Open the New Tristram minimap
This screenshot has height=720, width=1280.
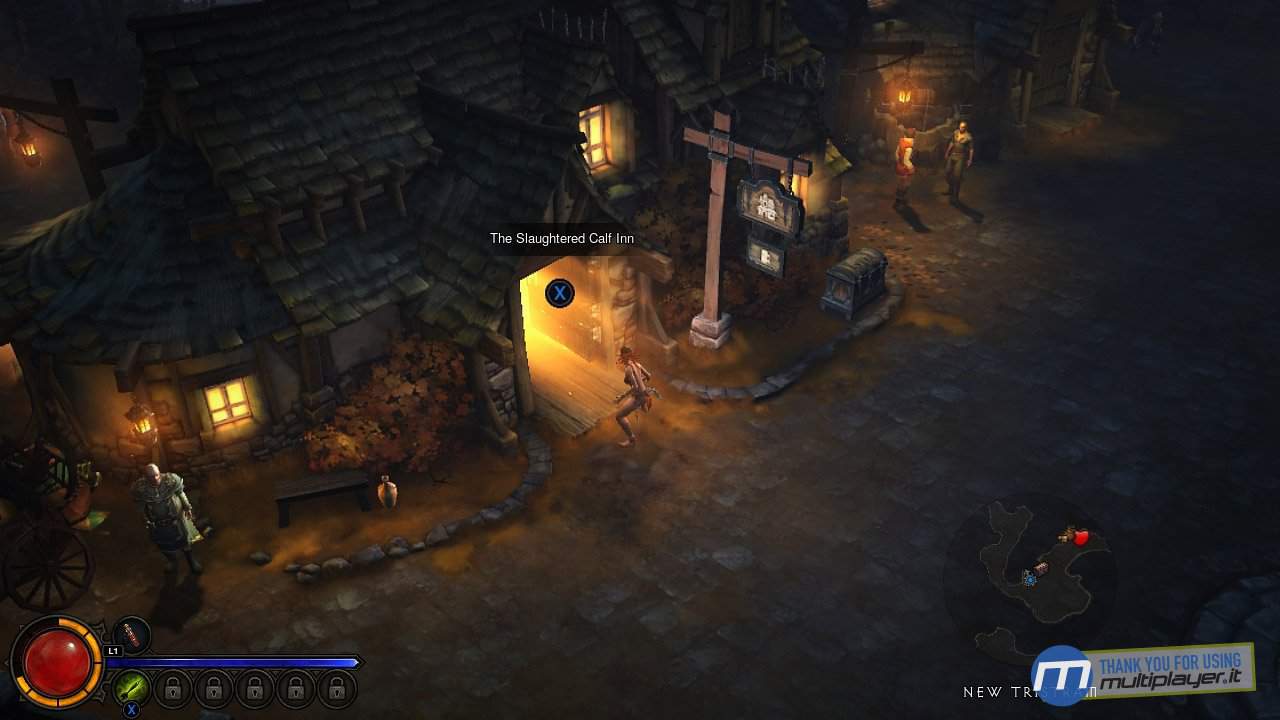[x=1030, y=570]
